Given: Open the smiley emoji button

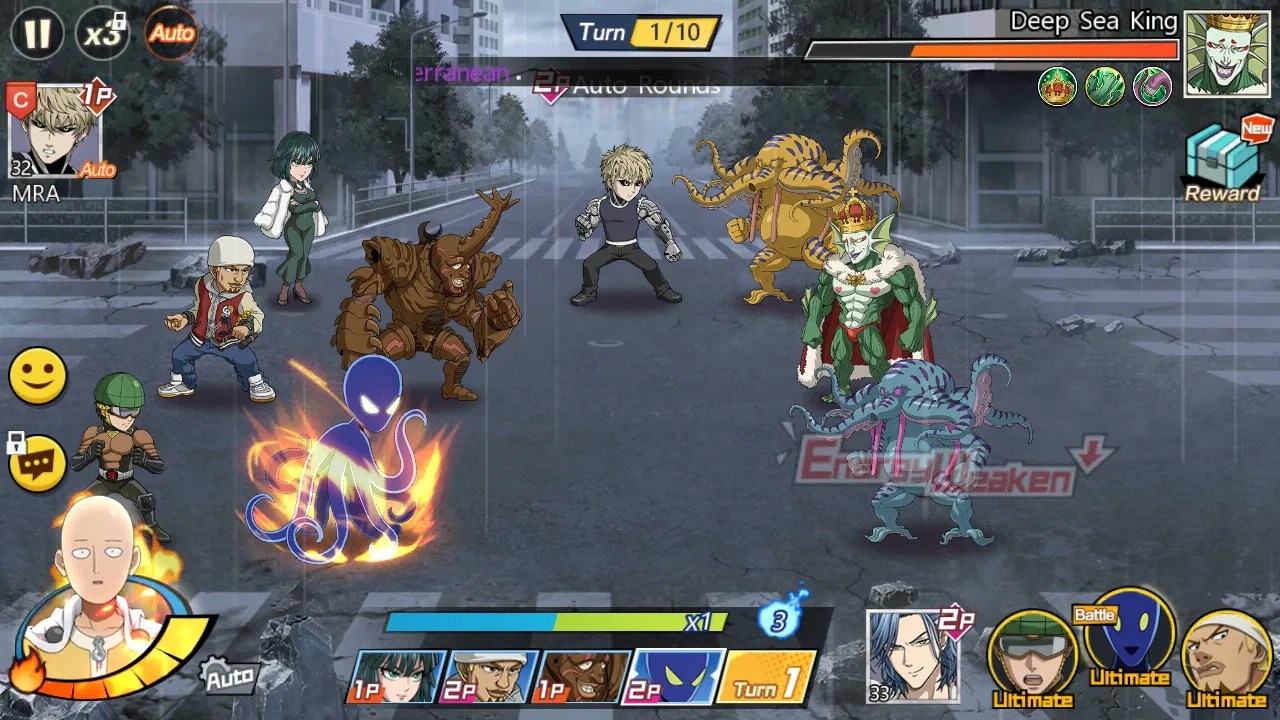Looking at the screenshot, I should [38, 376].
